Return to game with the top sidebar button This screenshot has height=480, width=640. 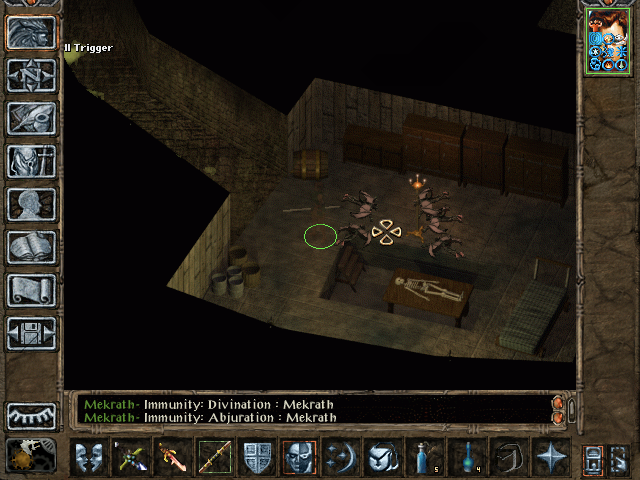(x=31, y=32)
